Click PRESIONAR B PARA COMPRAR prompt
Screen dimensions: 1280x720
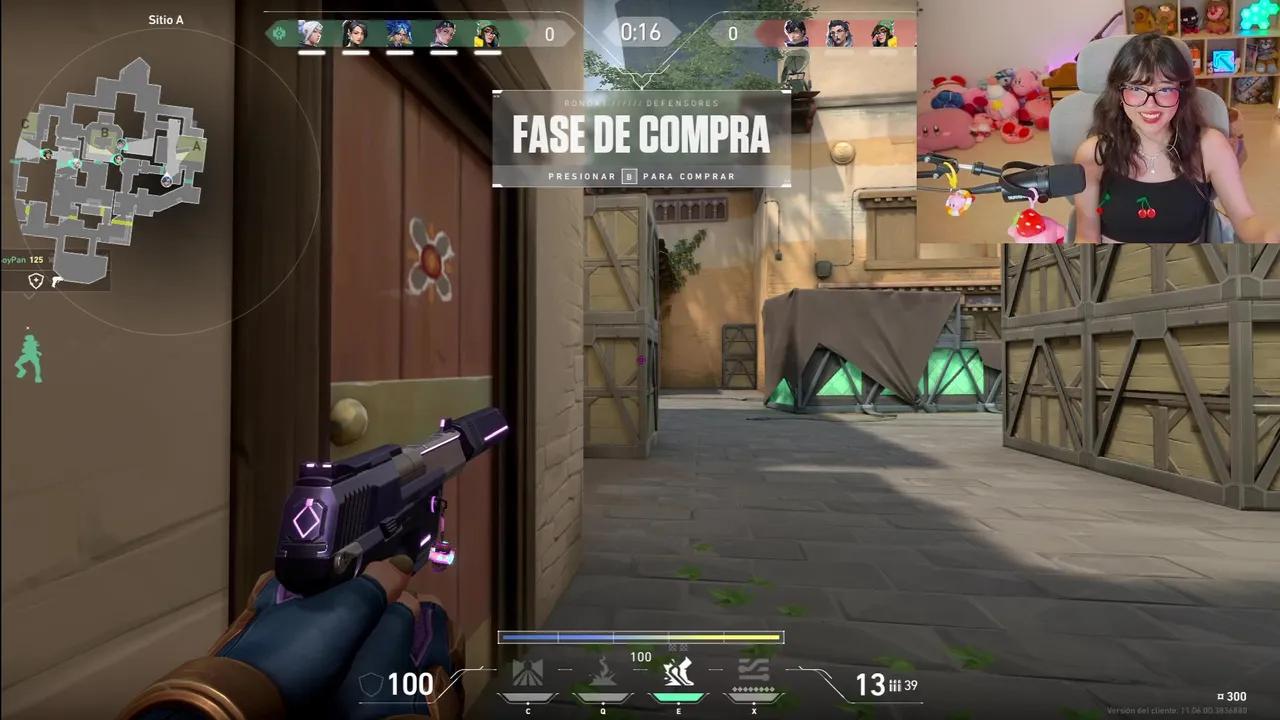(x=641, y=176)
